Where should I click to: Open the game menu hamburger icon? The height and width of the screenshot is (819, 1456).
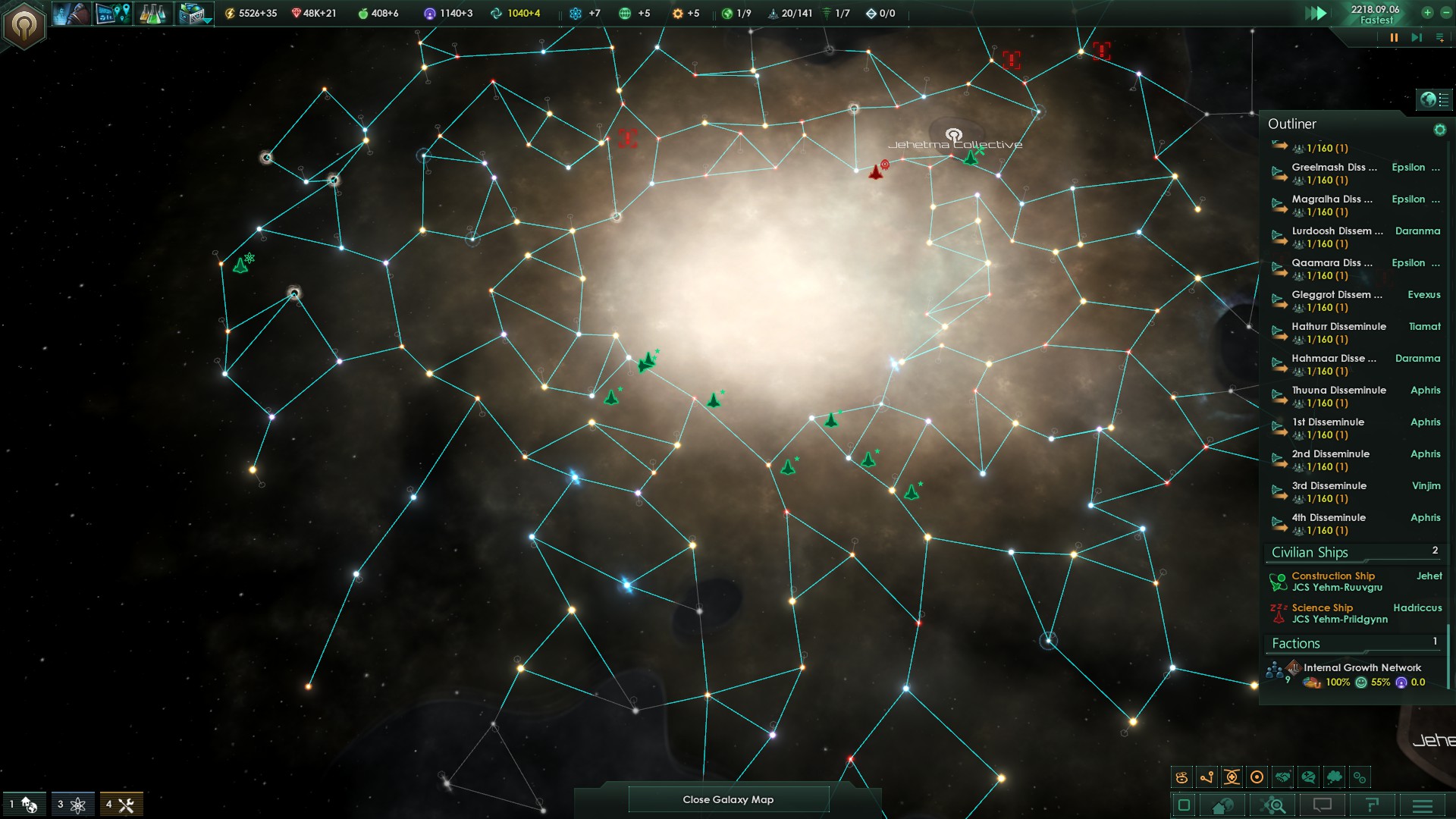click(1422, 805)
